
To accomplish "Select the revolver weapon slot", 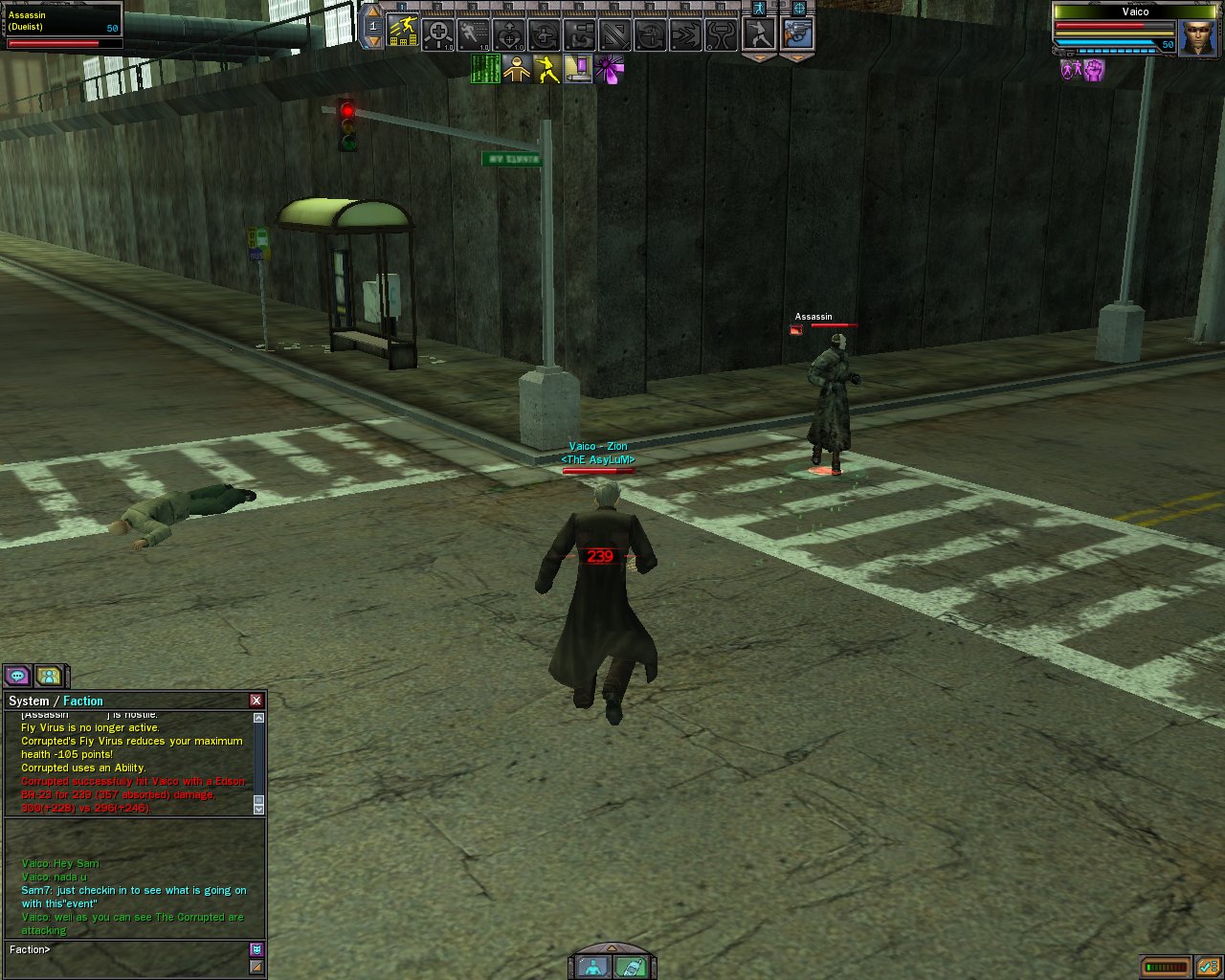I will pos(797,34).
